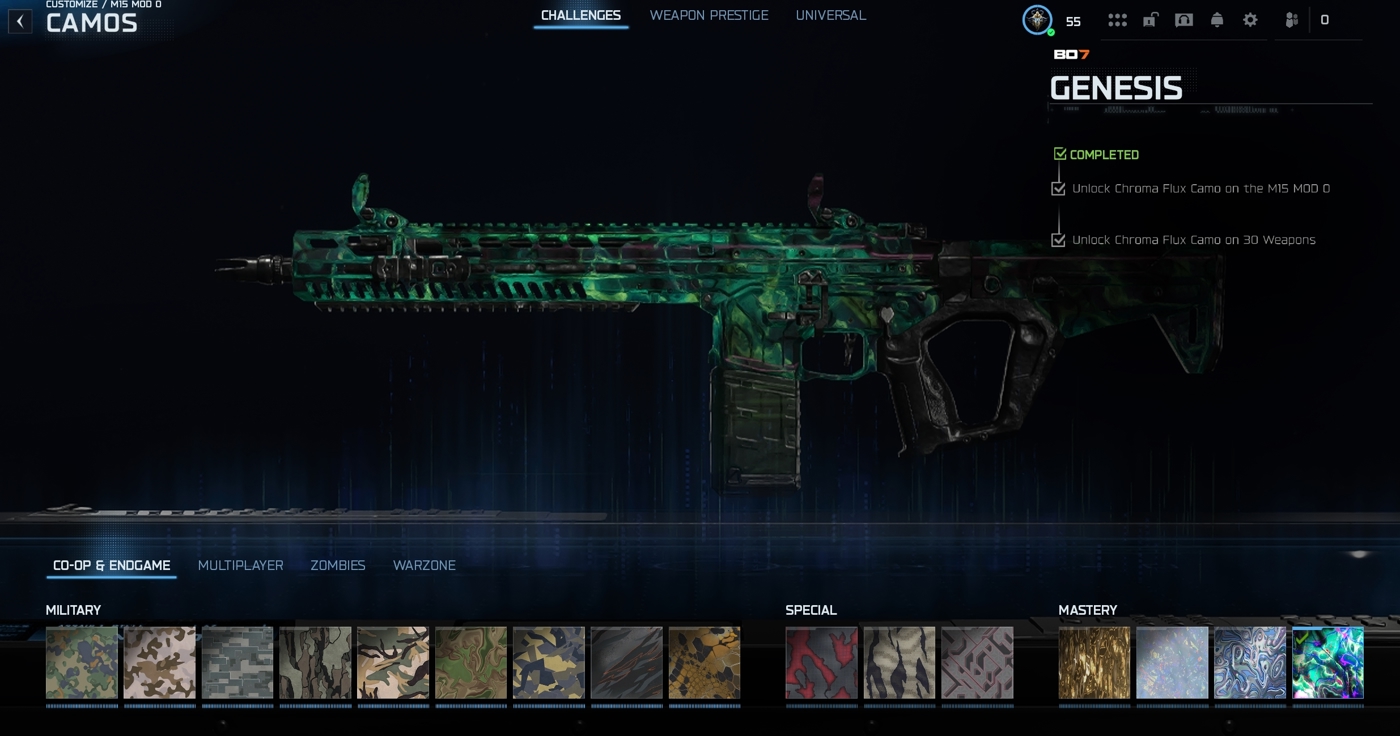Click the headset voice channel icon

pyautogui.click(x=1184, y=20)
